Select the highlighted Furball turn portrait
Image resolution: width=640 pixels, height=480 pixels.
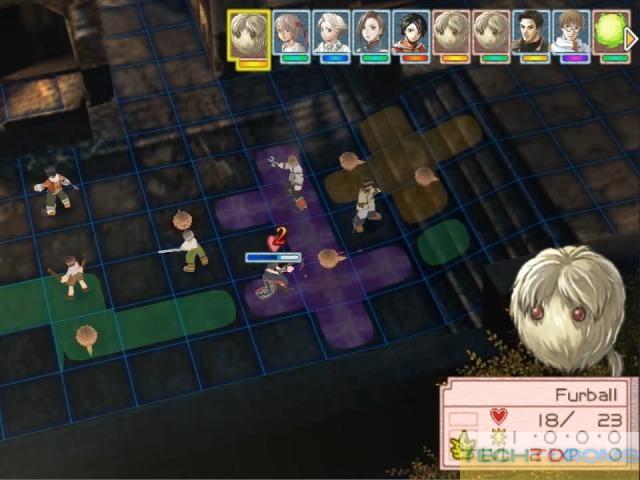click(x=249, y=35)
